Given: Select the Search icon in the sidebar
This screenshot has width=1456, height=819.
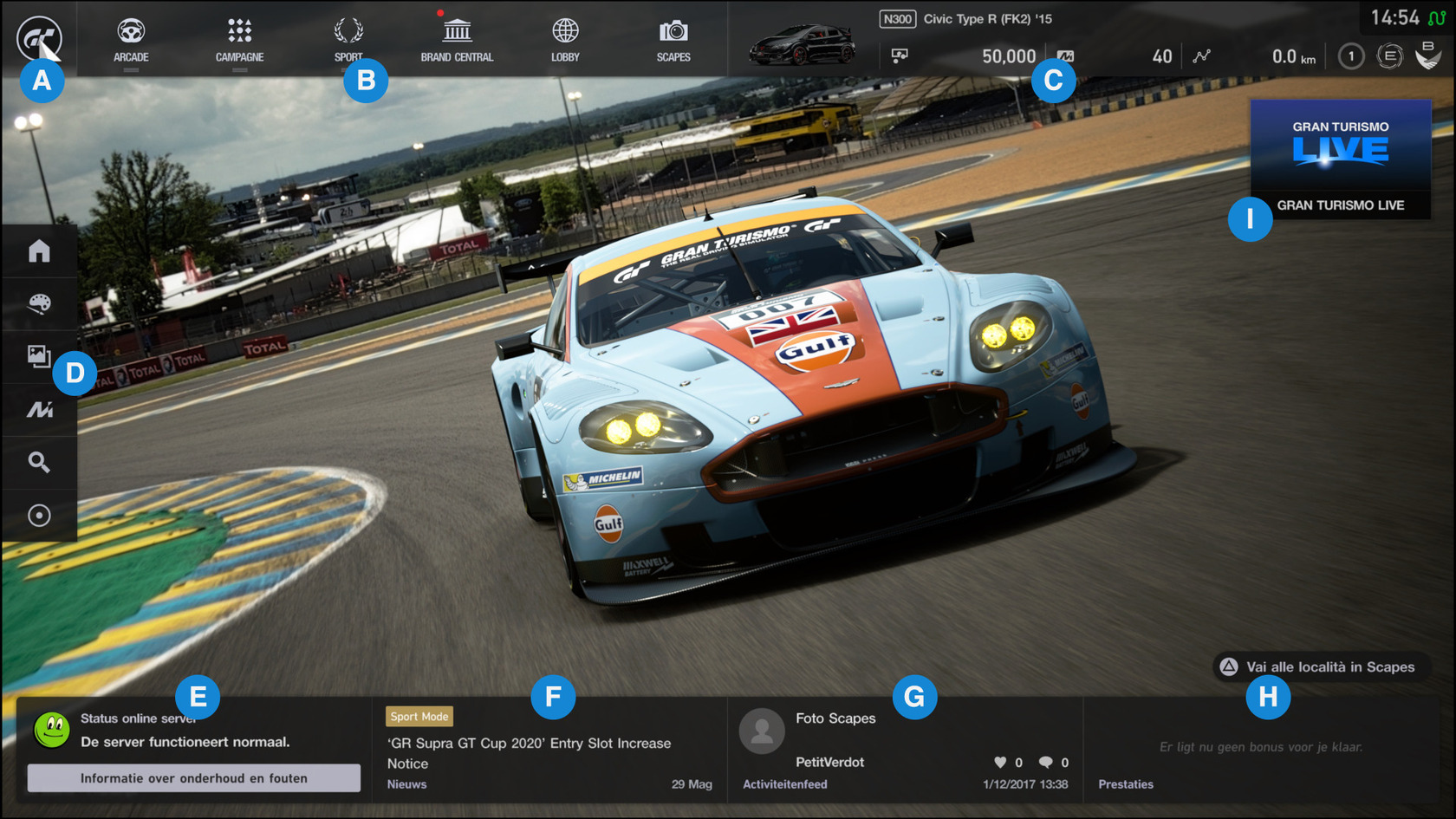Looking at the screenshot, I should pos(39,462).
